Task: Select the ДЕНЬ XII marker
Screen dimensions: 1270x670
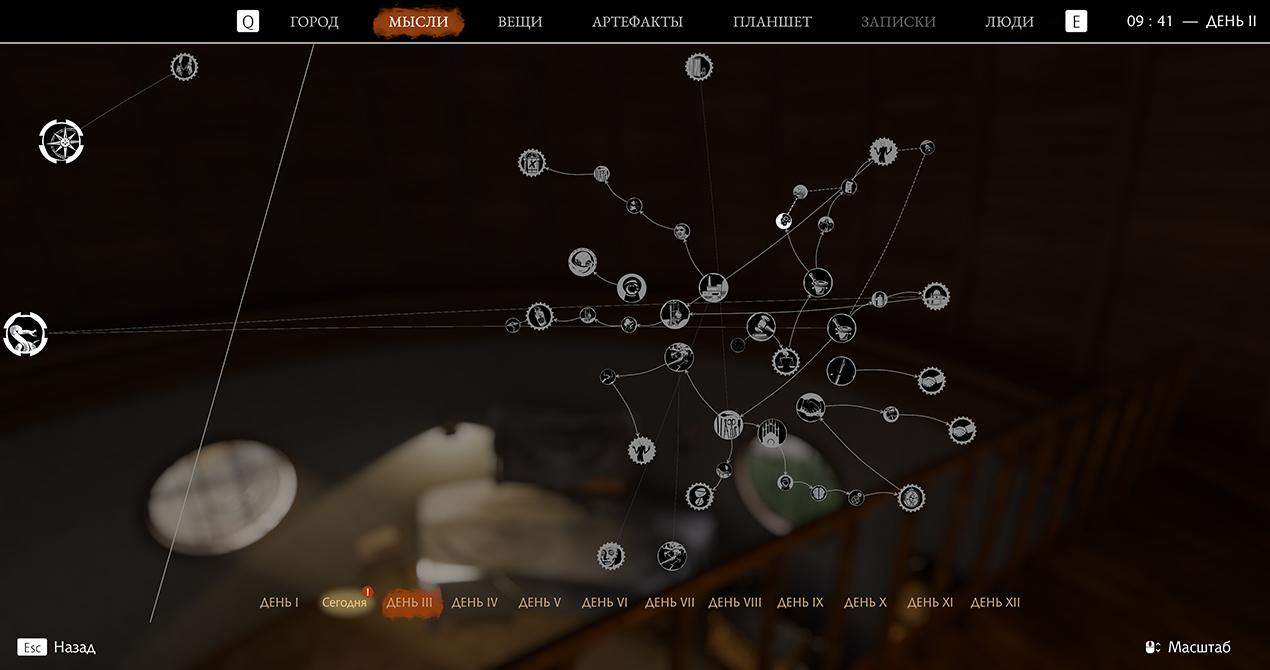Action: point(995,603)
